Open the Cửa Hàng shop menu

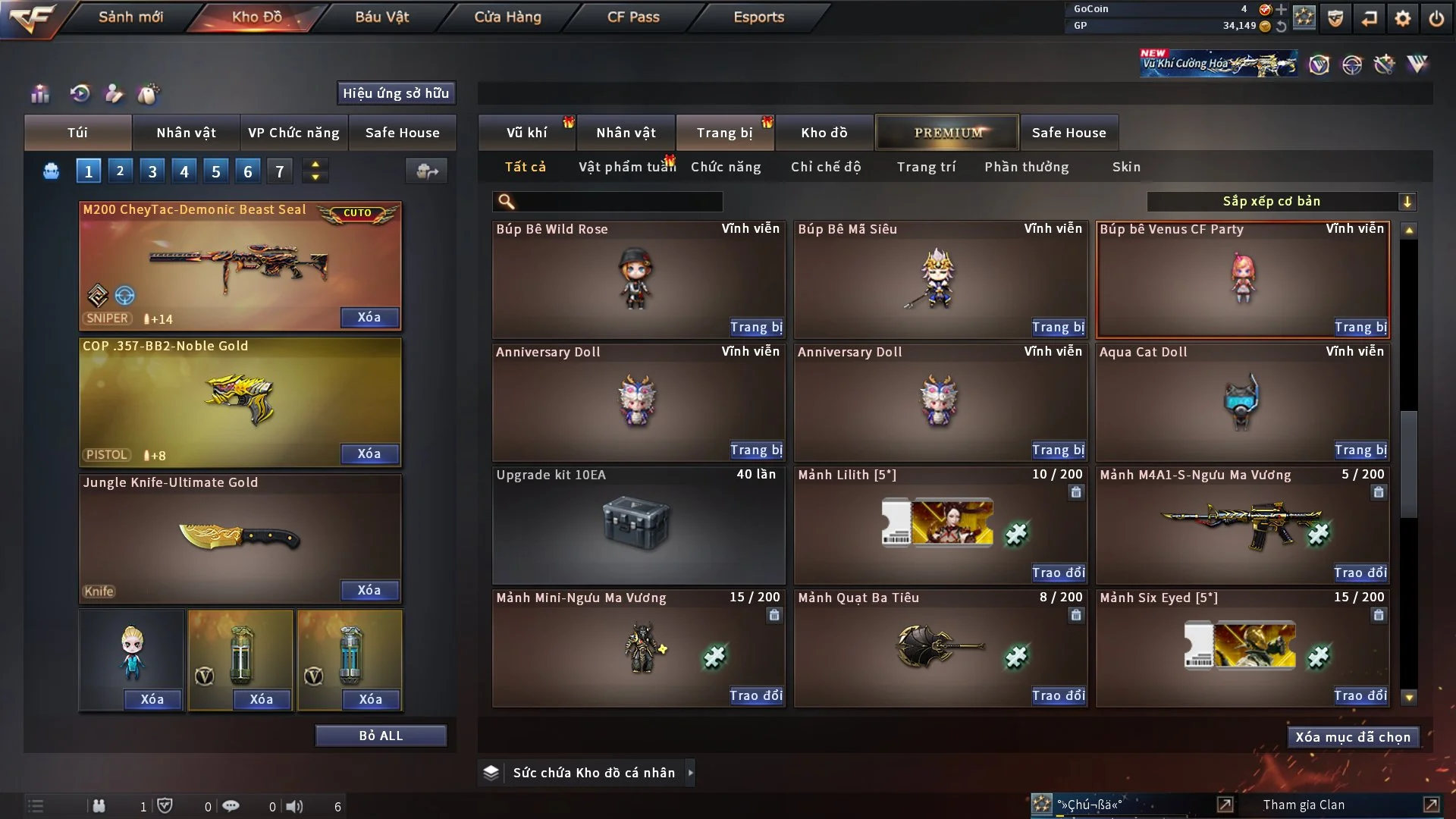click(x=507, y=17)
